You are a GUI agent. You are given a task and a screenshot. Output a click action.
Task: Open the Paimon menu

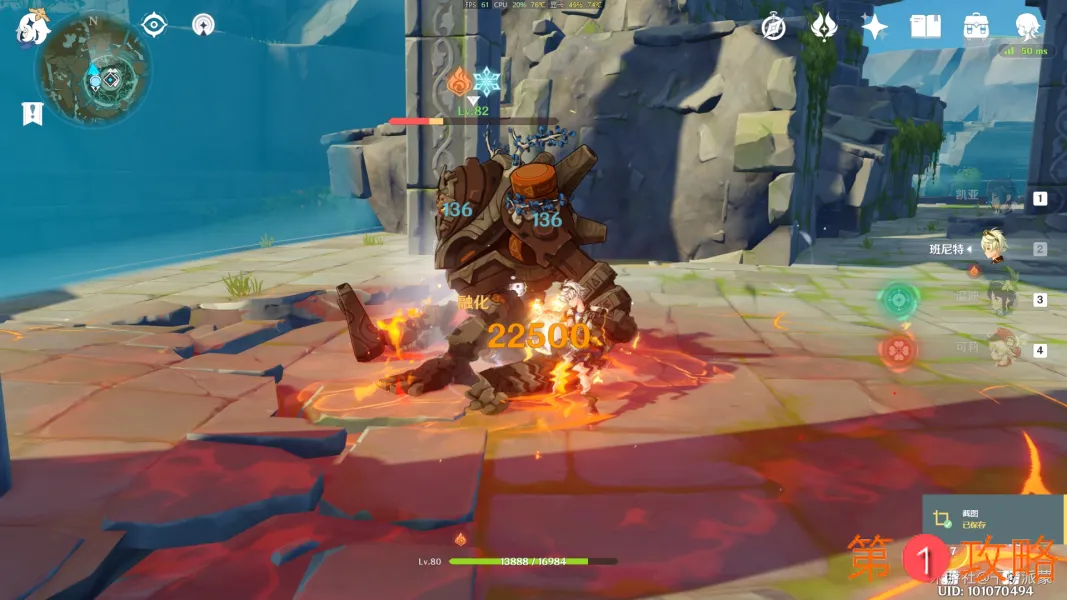tap(32, 28)
